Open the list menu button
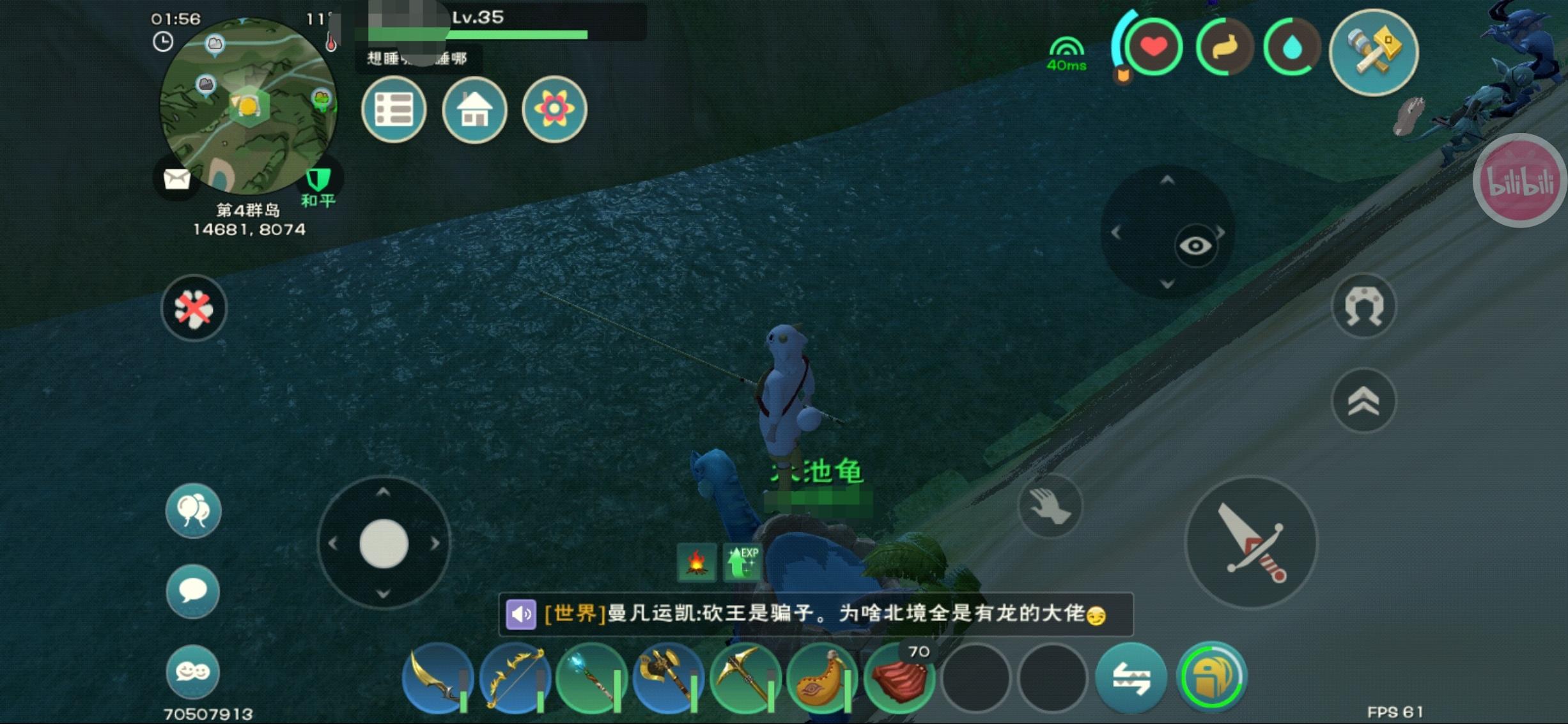 tap(394, 110)
